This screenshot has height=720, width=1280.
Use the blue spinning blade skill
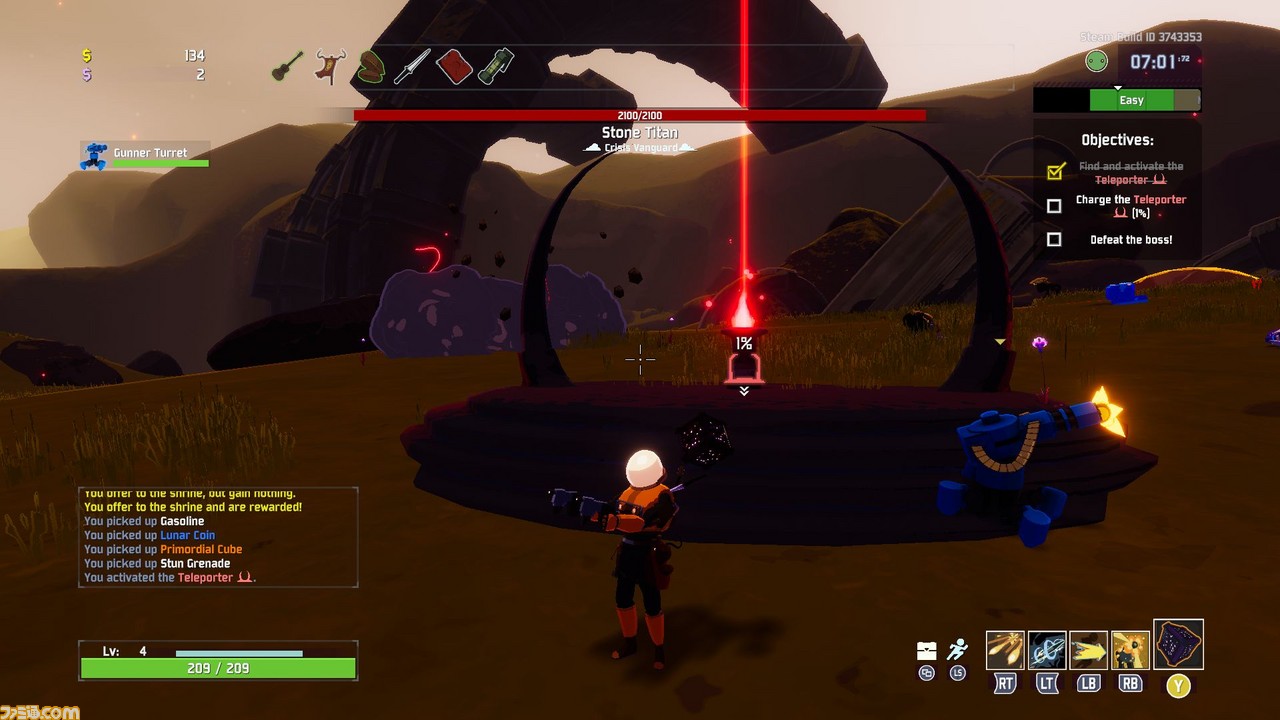(1047, 650)
